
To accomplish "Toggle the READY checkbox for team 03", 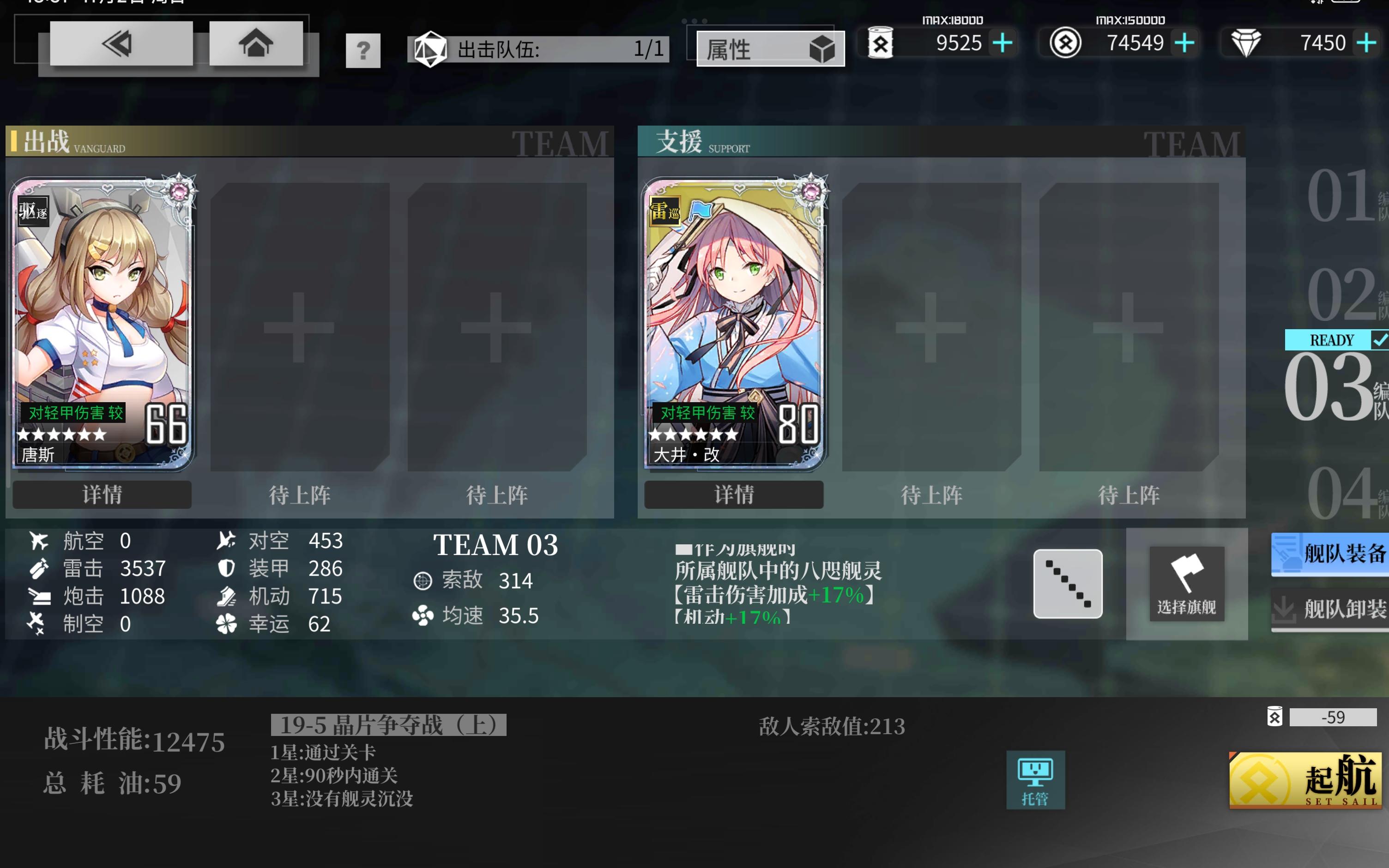I will click(x=1380, y=339).
